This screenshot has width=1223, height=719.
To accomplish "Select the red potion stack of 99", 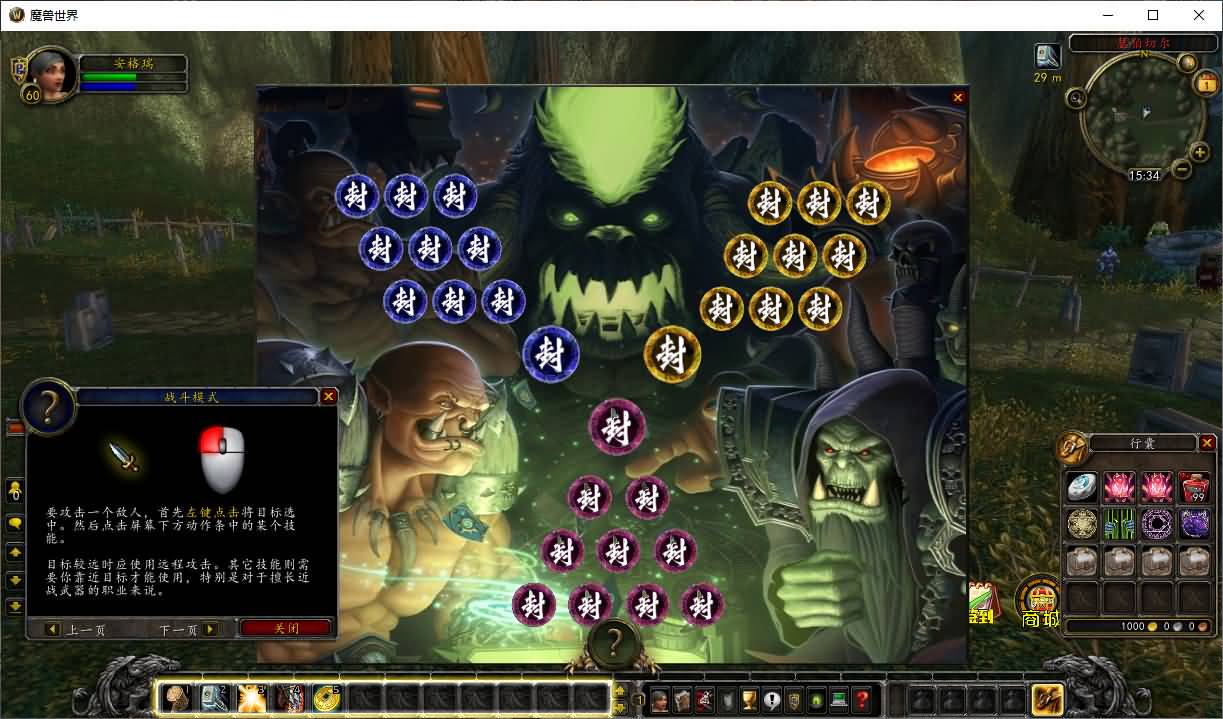I will coord(1194,487).
